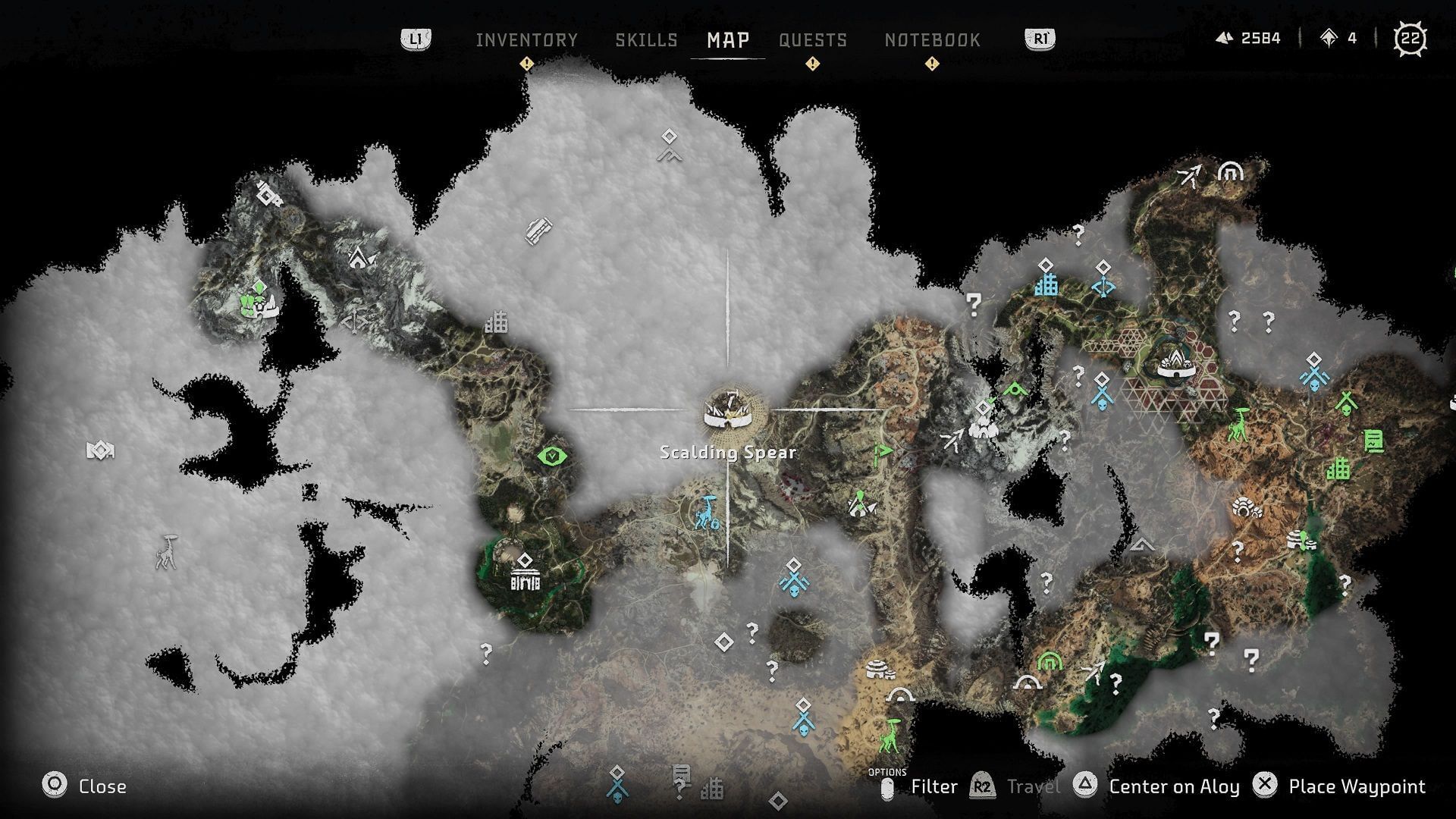1456x819 pixels.
Task: Switch to the Inventory tab
Action: click(x=526, y=40)
